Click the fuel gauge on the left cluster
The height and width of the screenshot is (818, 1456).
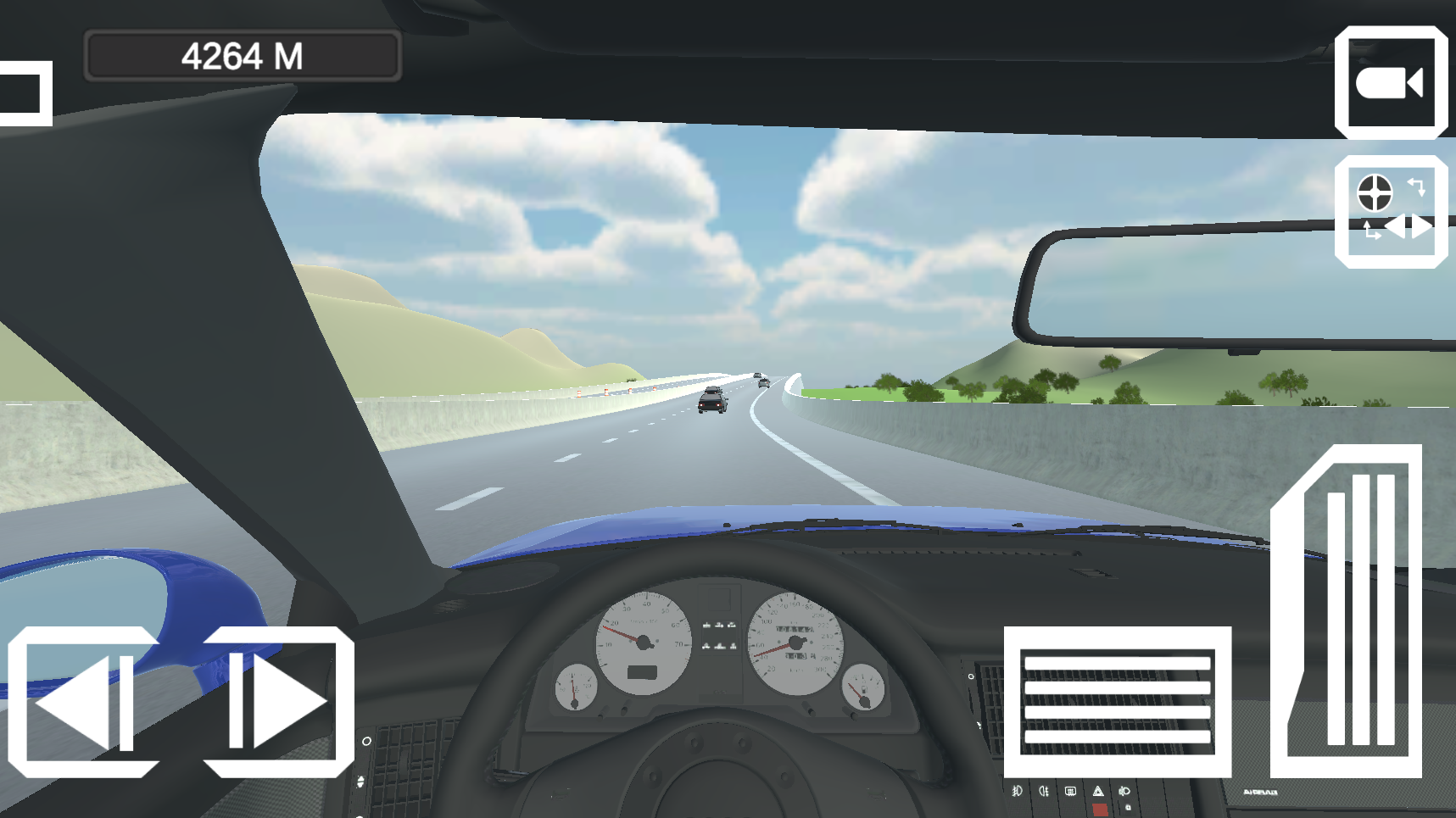pos(575,688)
